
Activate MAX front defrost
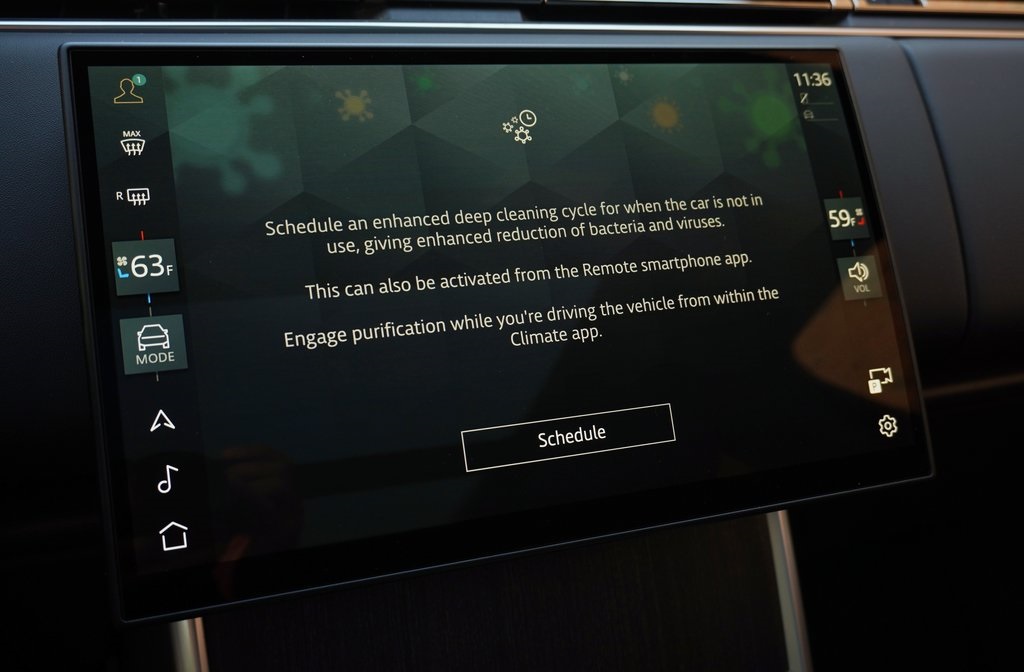133,143
